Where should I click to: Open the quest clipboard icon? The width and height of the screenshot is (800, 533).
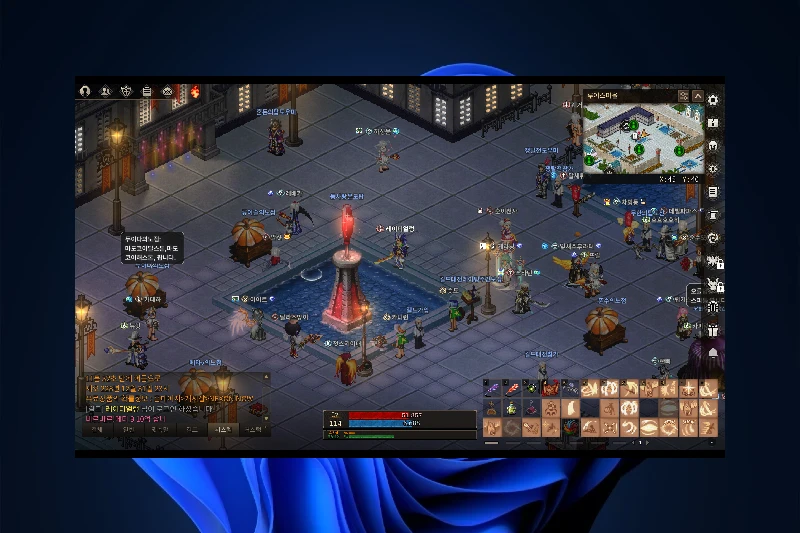[x=147, y=91]
